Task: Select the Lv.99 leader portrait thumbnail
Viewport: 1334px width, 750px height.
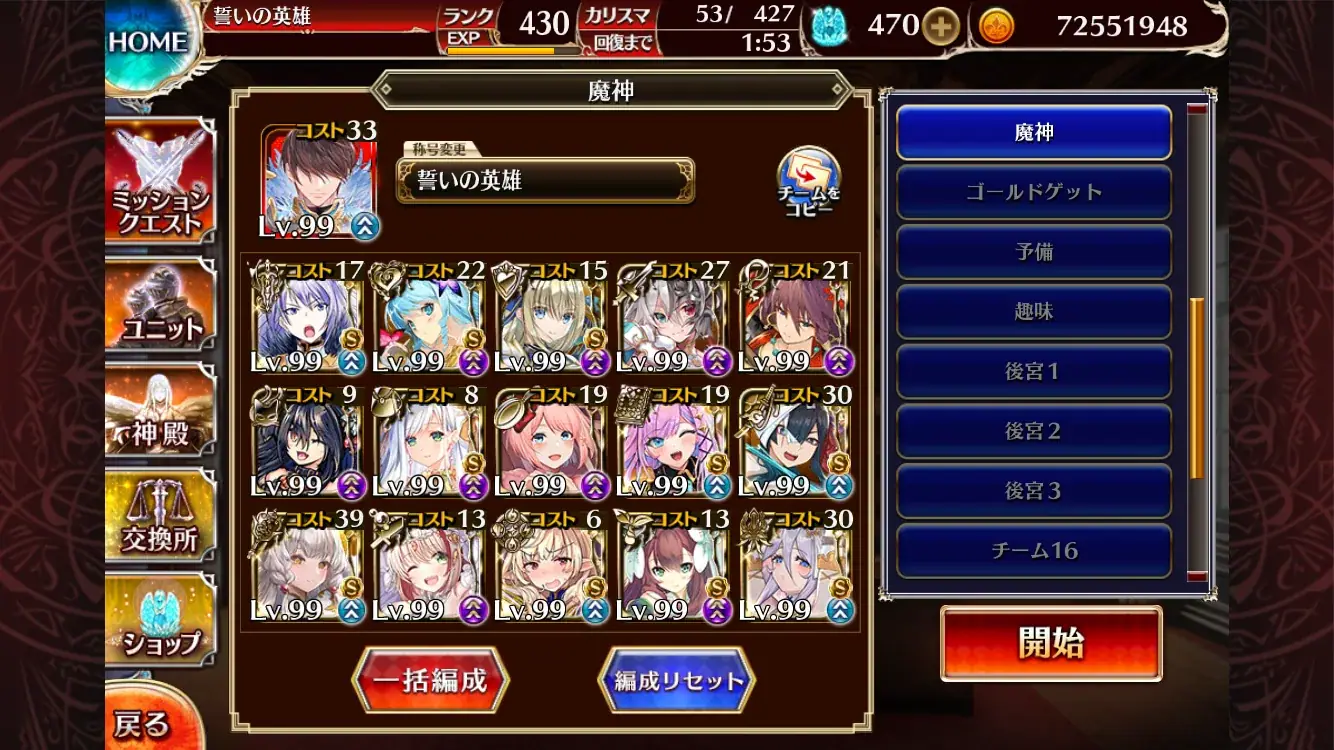Action: click(x=318, y=180)
